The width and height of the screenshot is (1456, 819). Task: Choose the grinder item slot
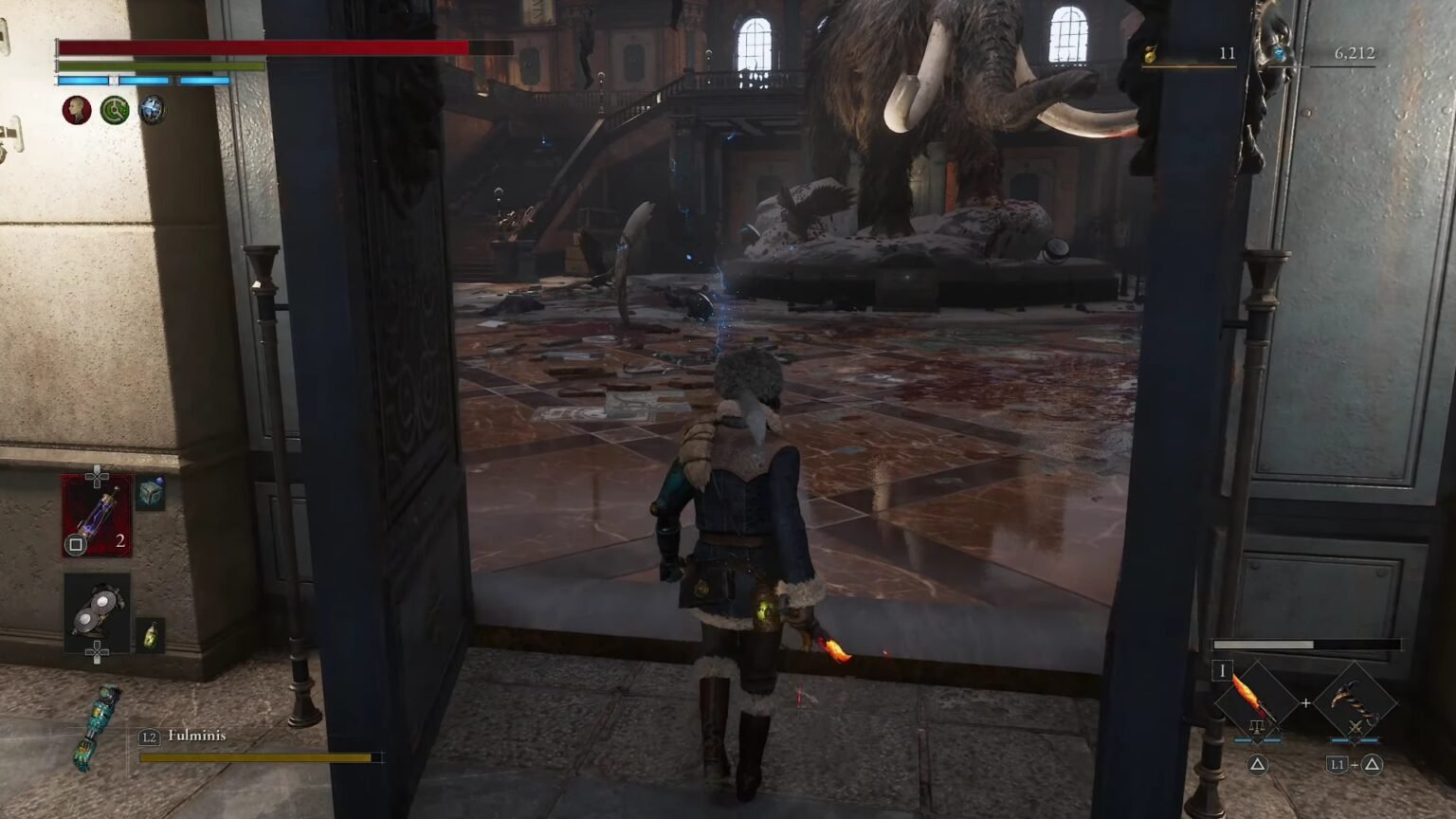pyautogui.click(x=98, y=612)
